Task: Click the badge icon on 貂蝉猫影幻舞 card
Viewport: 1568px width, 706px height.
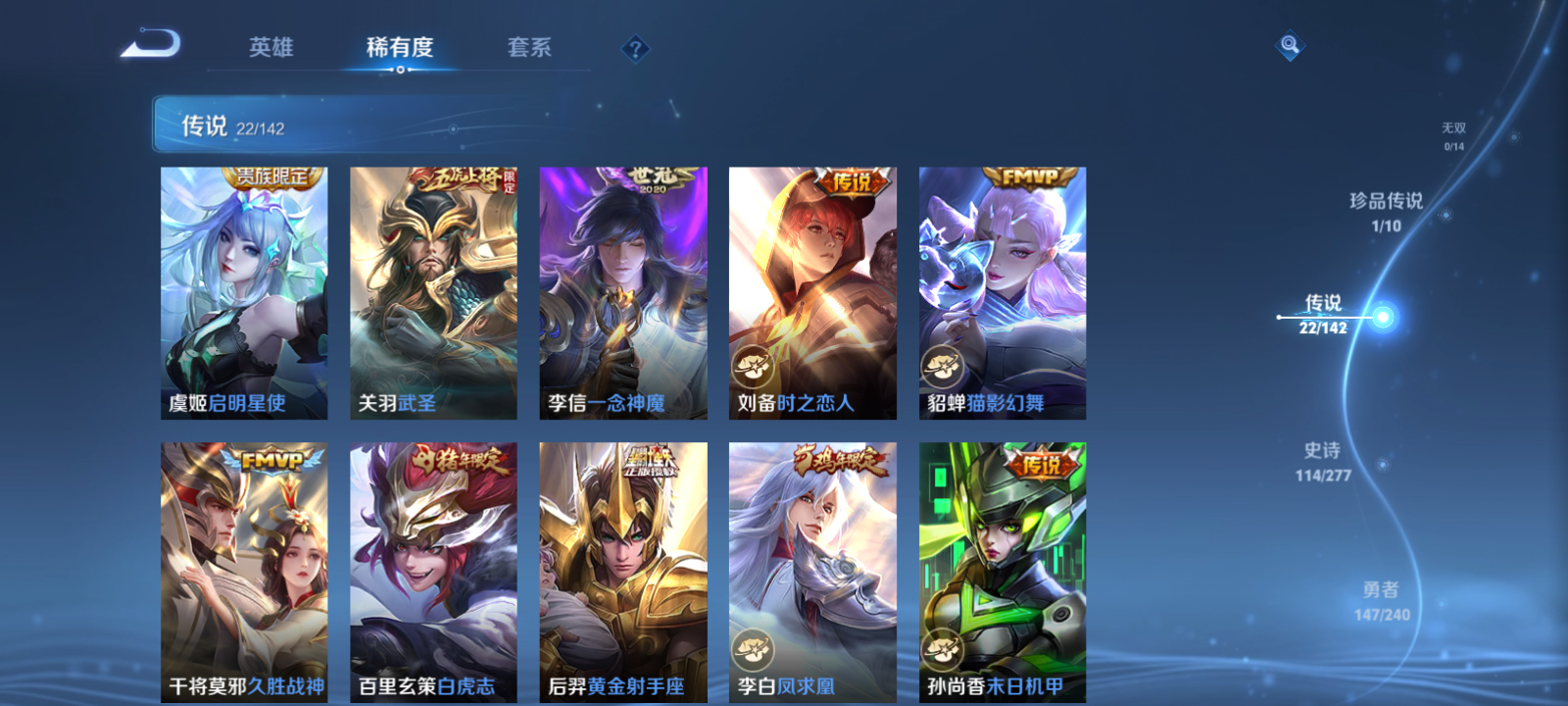Action: [942, 366]
